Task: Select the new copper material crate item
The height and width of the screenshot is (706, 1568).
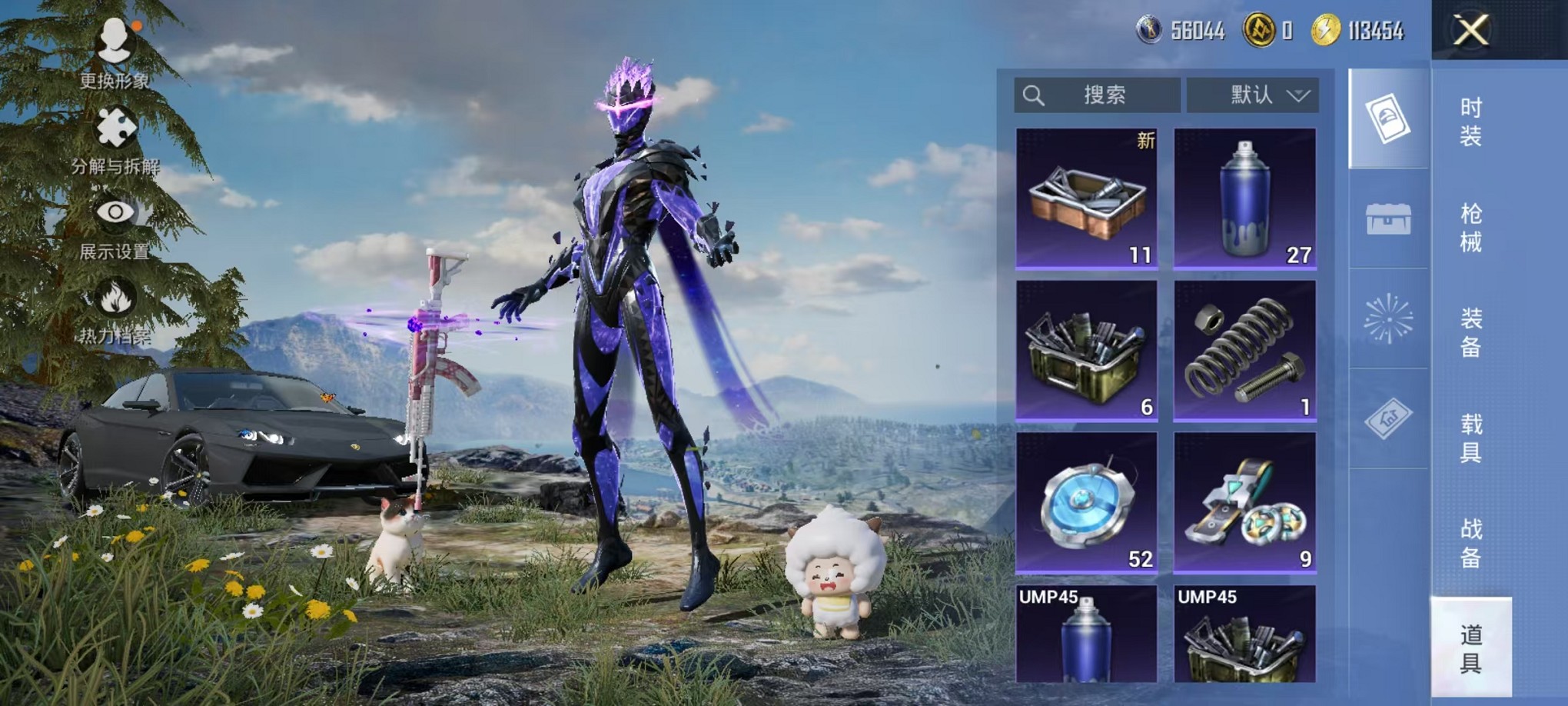Action: (1087, 198)
